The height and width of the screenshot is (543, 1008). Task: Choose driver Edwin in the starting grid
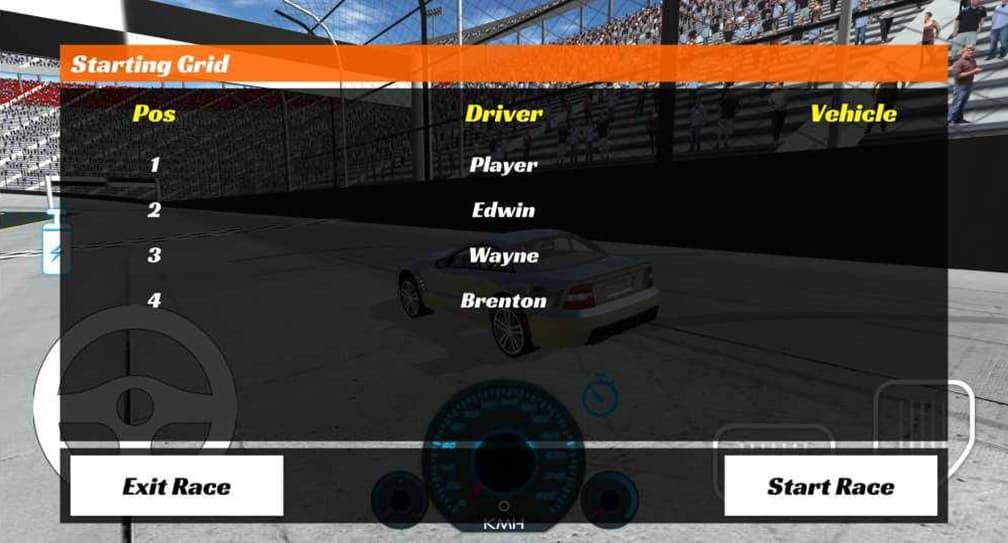(503, 210)
